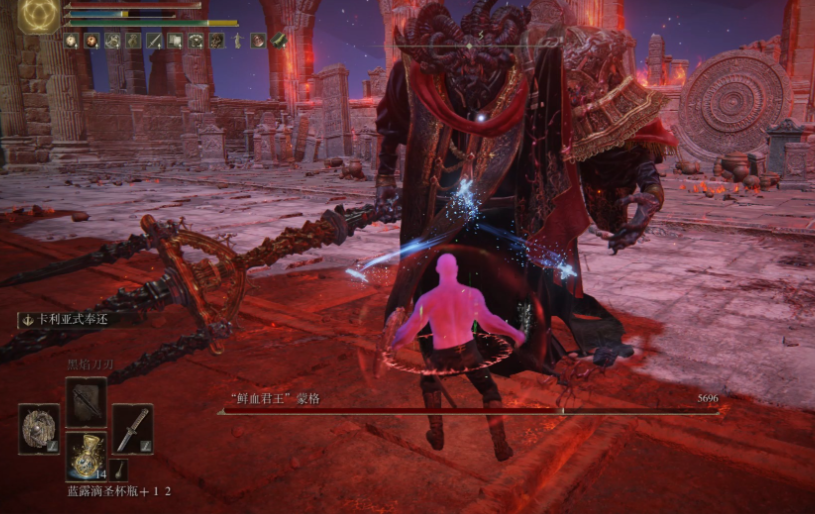Select the sword buff status icon
Image resolution: width=815 pixels, height=514 pixels.
click(x=155, y=41)
